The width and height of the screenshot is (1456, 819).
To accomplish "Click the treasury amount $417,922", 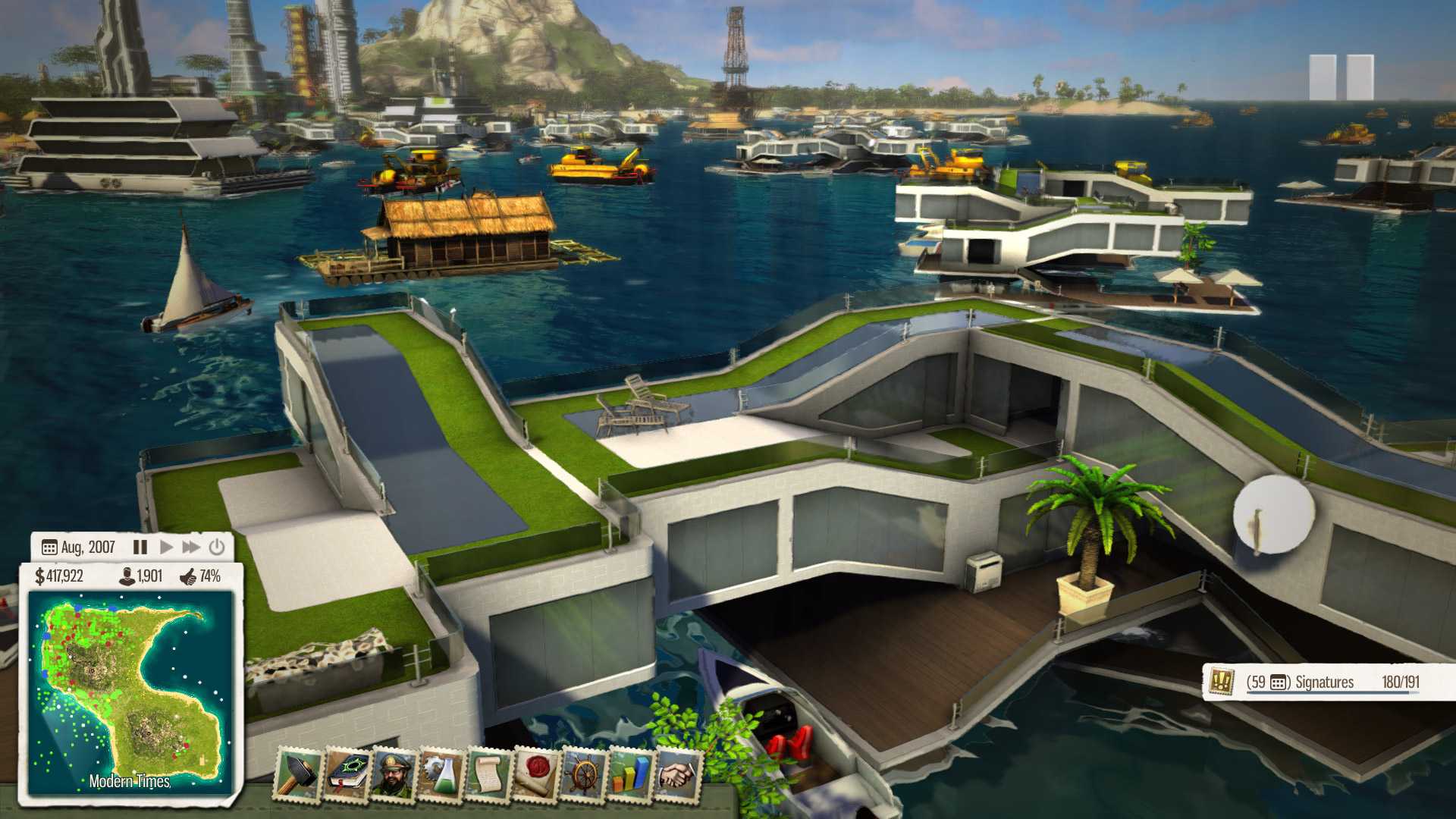I will [61, 577].
